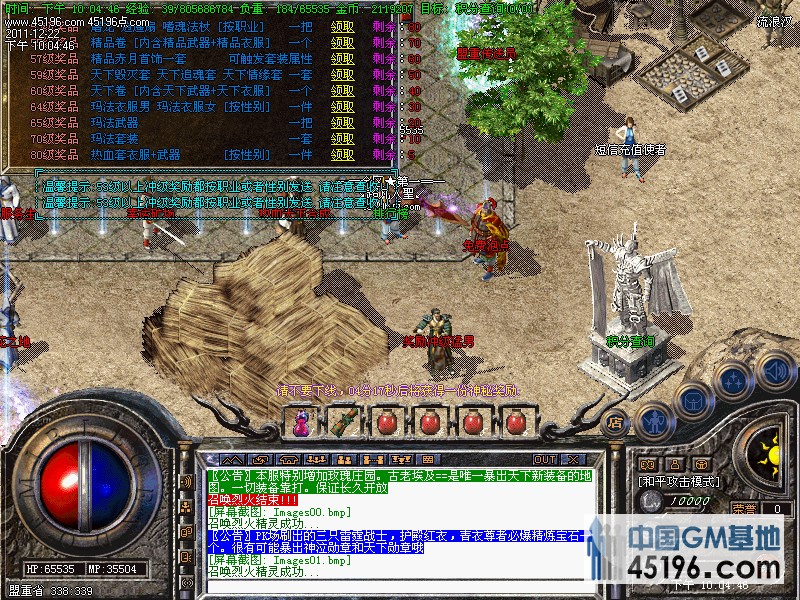Image resolution: width=800 pixels, height=600 pixels.
Task: Click the OUT button above chat
Action: point(545,460)
